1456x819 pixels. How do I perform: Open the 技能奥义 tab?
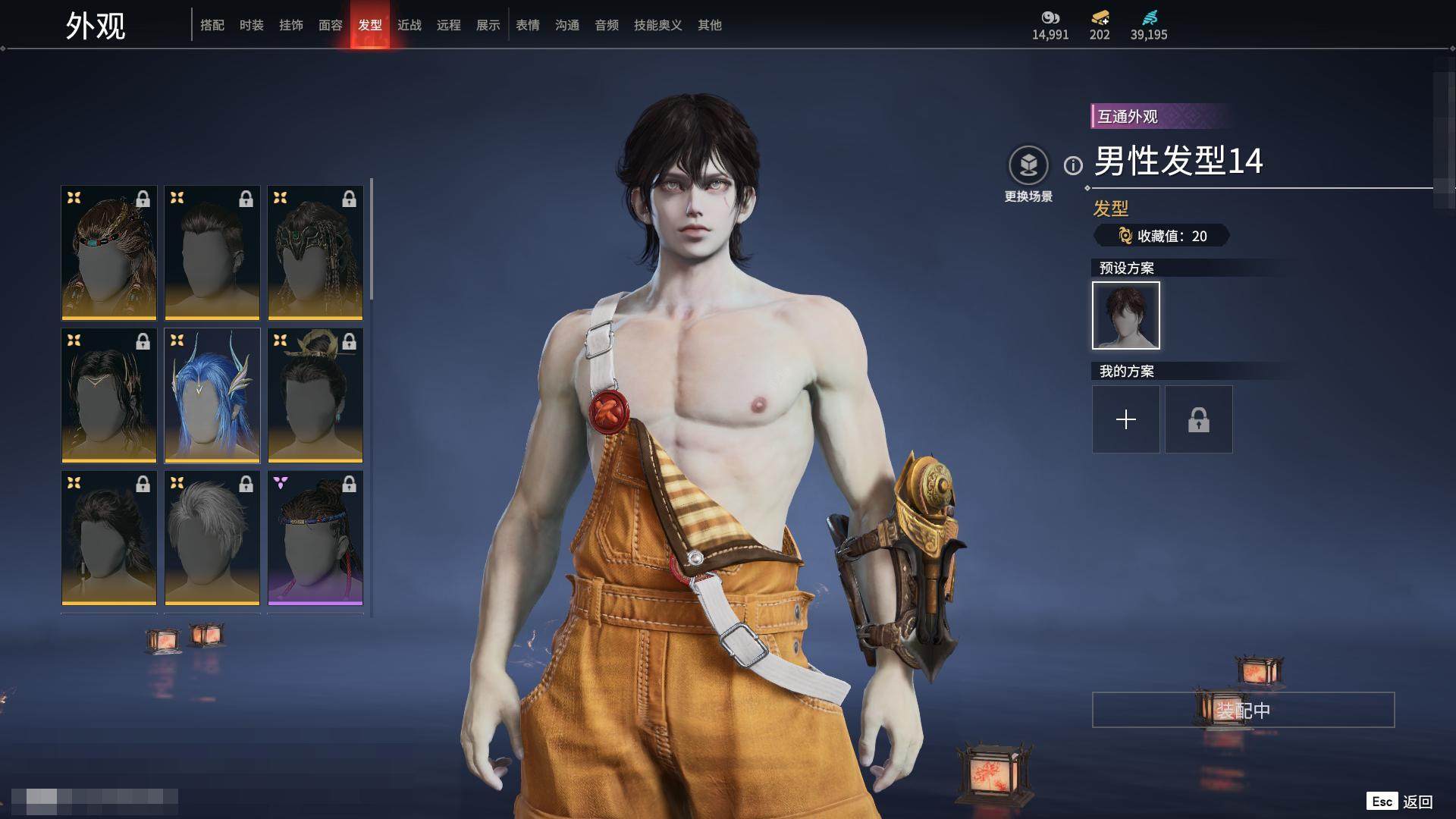[658, 25]
